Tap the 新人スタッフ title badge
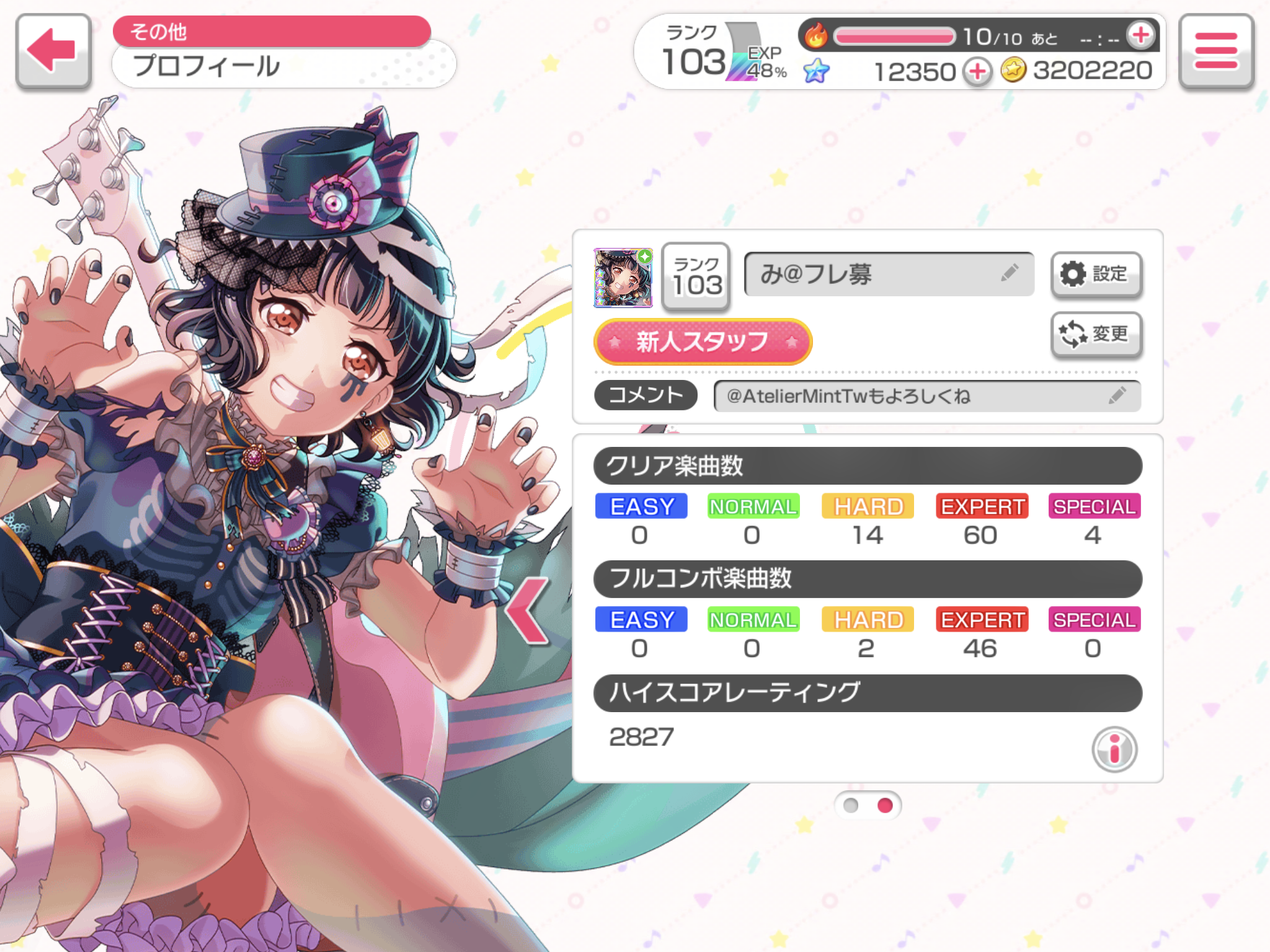1270x952 pixels. [x=703, y=342]
